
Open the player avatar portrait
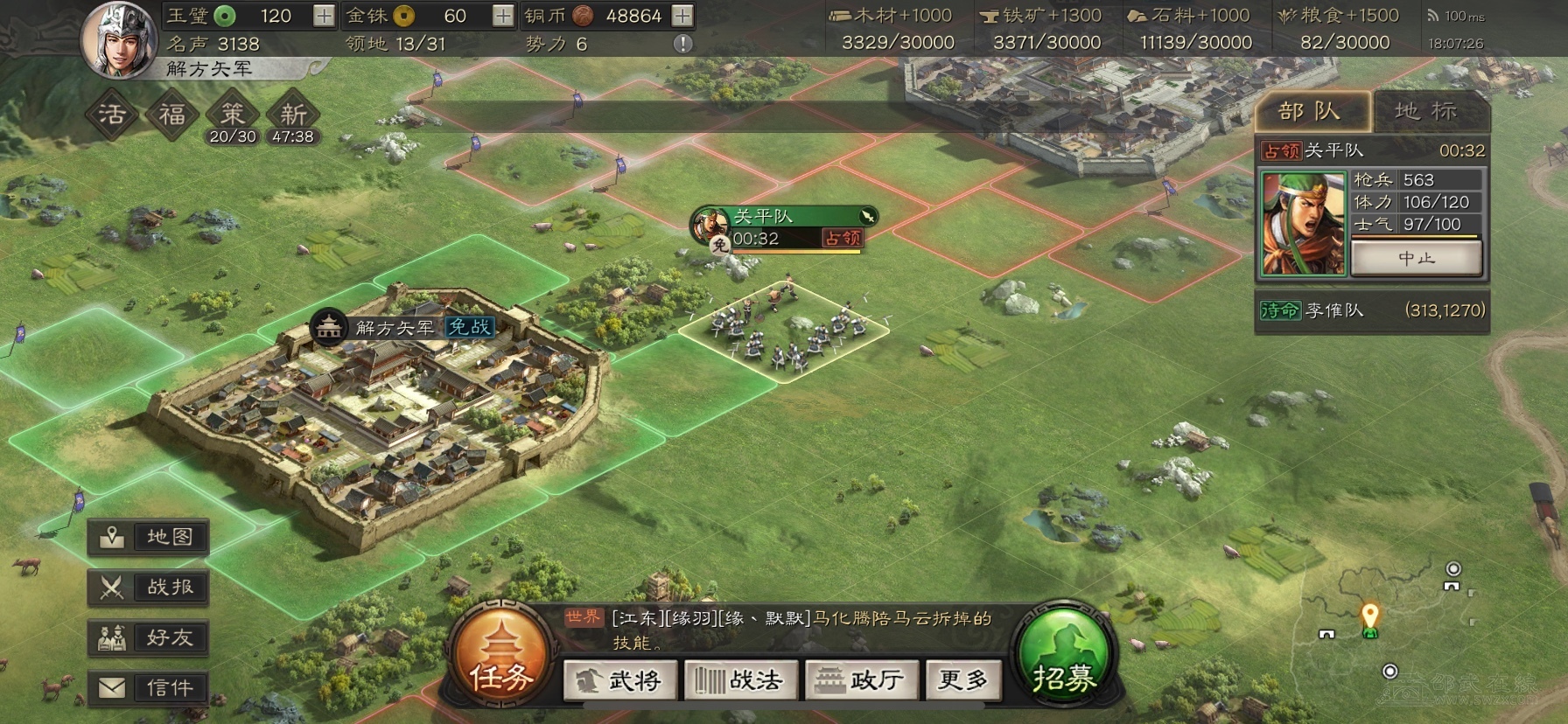(x=120, y=39)
